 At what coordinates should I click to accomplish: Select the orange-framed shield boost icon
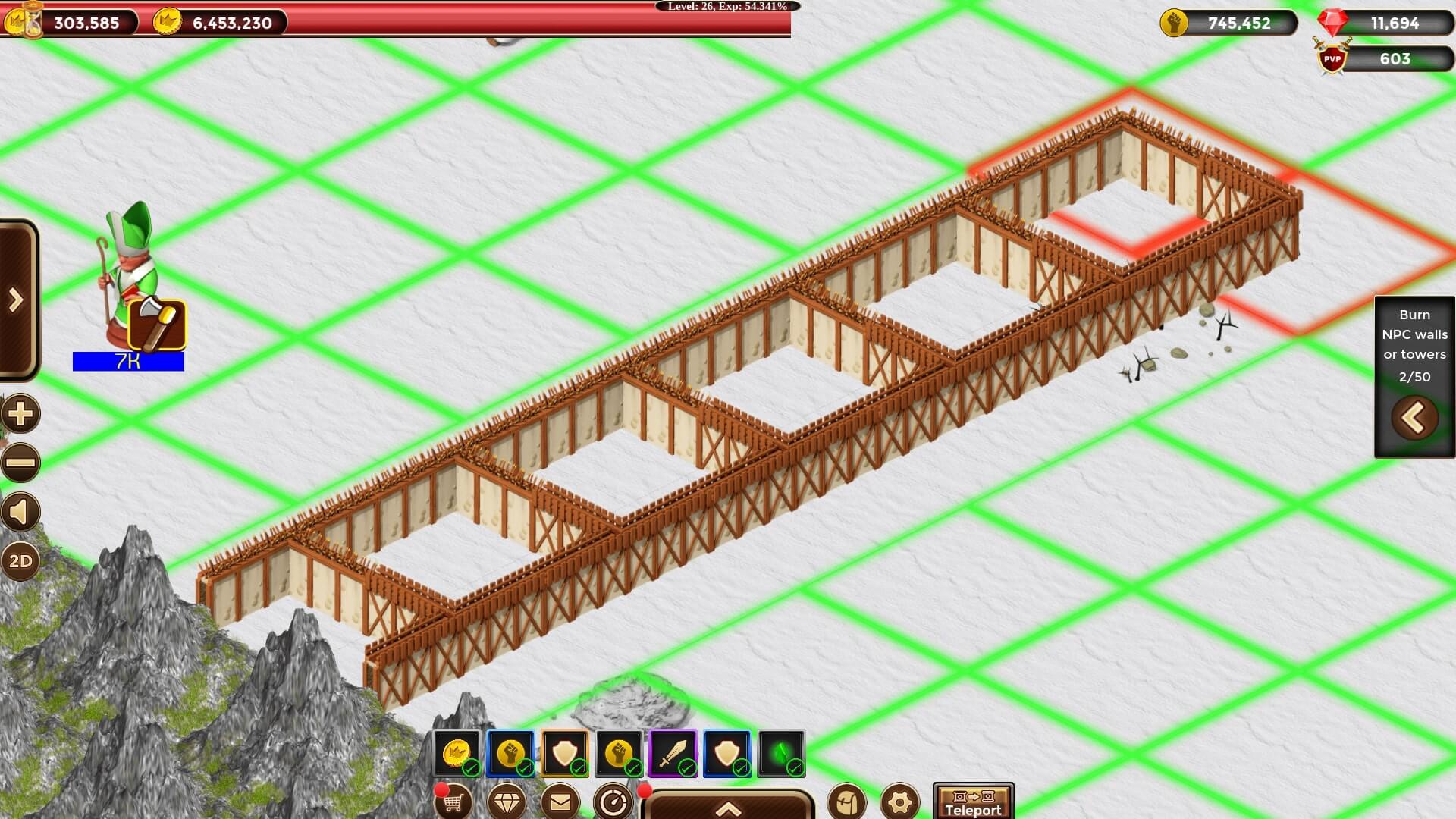(565, 754)
